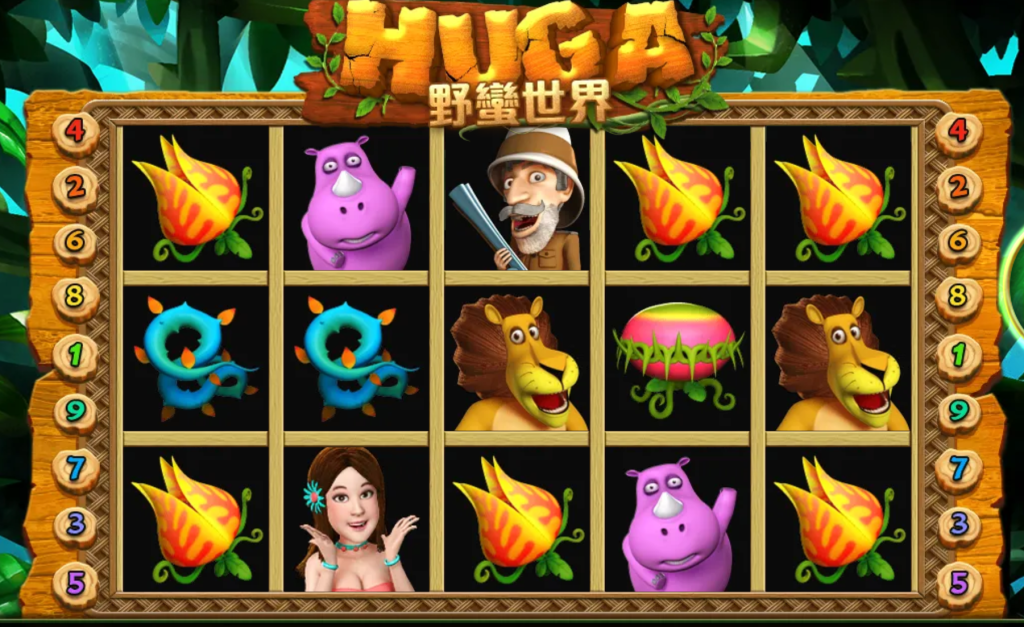Image resolution: width=1024 pixels, height=627 pixels.
Task: Click payline 2 marker on left rail
Action: click(x=76, y=188)
